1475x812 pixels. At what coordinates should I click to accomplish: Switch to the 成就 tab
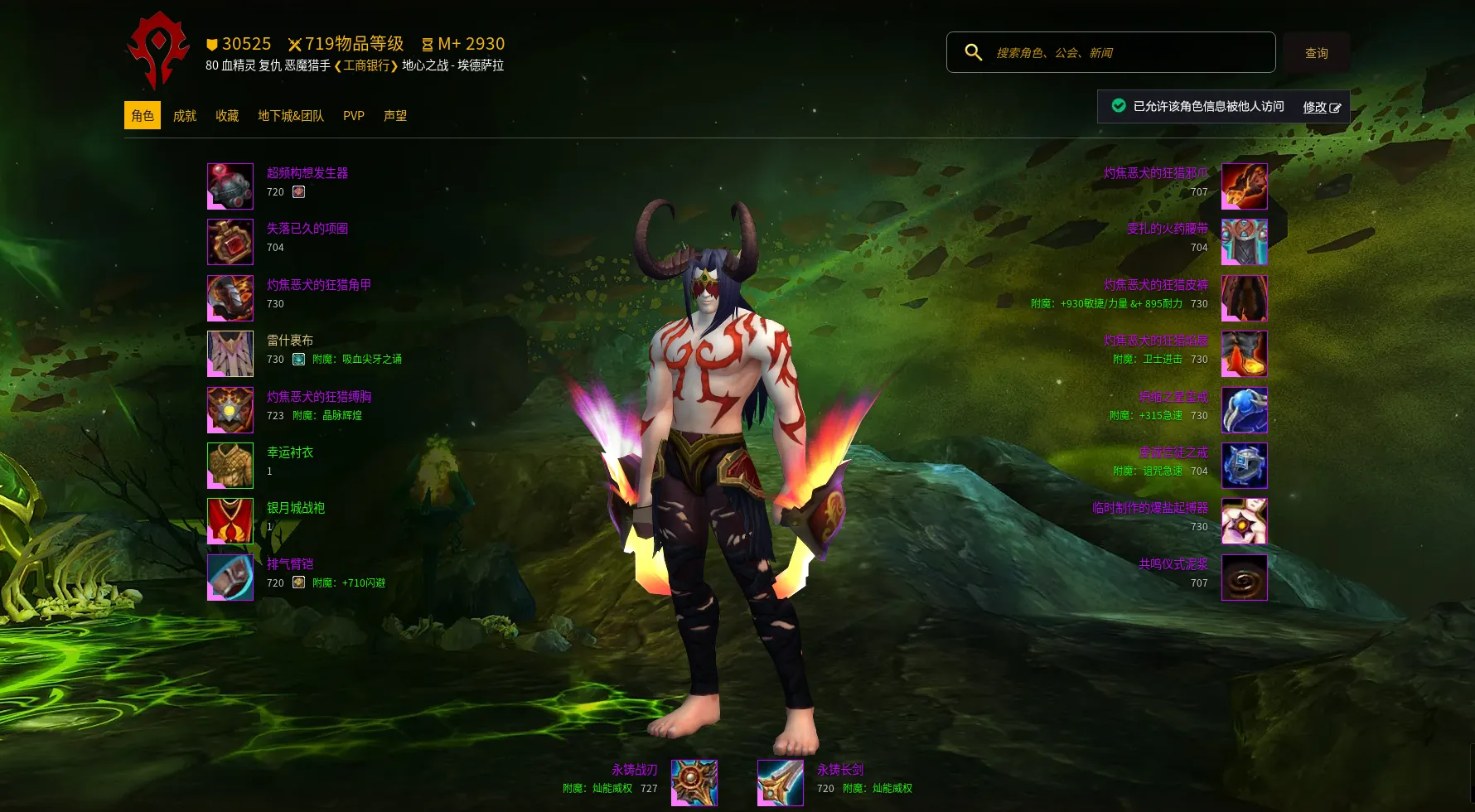(184, 116)
